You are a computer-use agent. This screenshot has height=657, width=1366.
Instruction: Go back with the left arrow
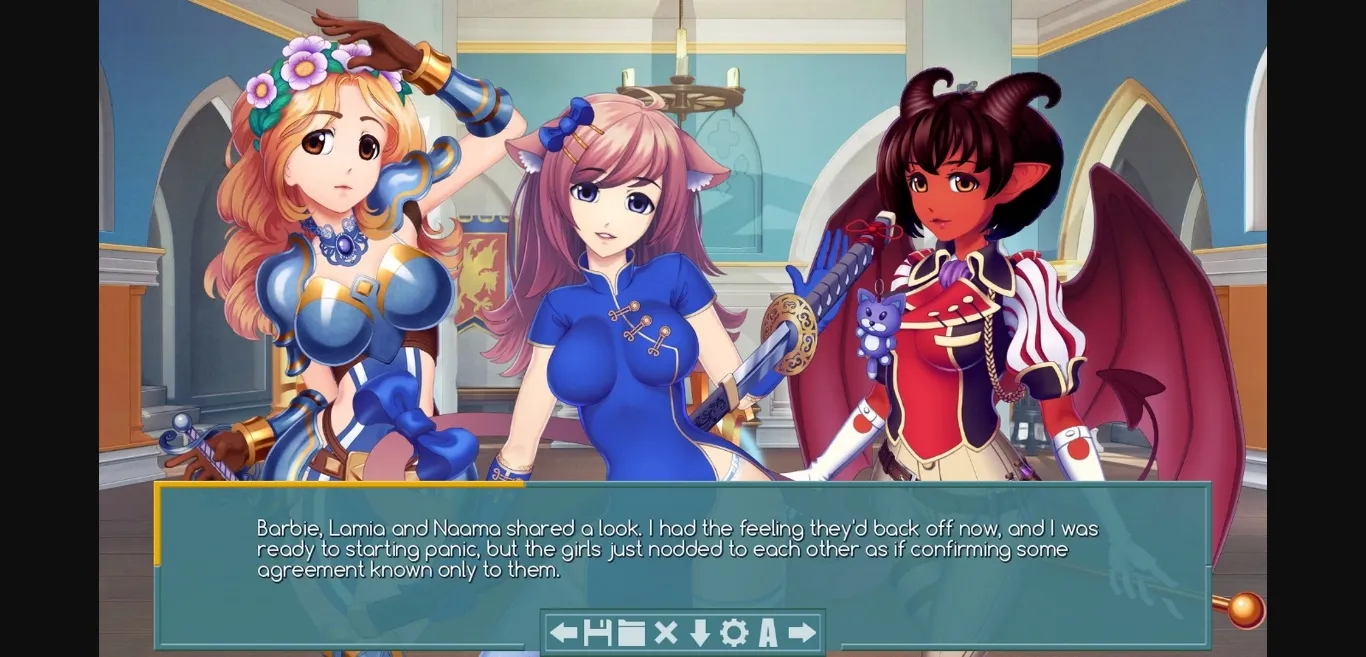(564, 632)
